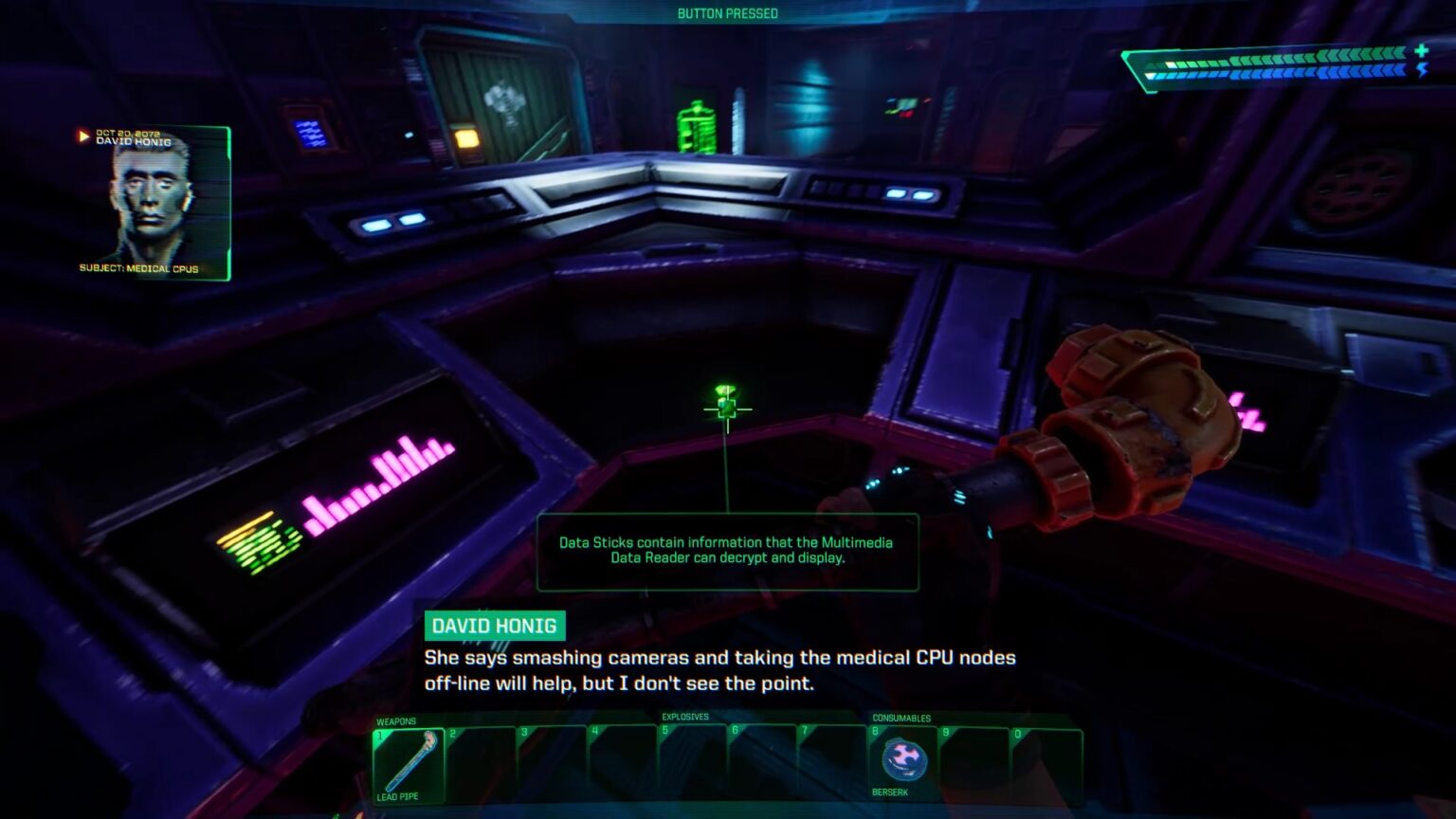1456x819 pixels.
Task: Select the Berserk consumable in slot 8
Action: (x=903, y=758)
